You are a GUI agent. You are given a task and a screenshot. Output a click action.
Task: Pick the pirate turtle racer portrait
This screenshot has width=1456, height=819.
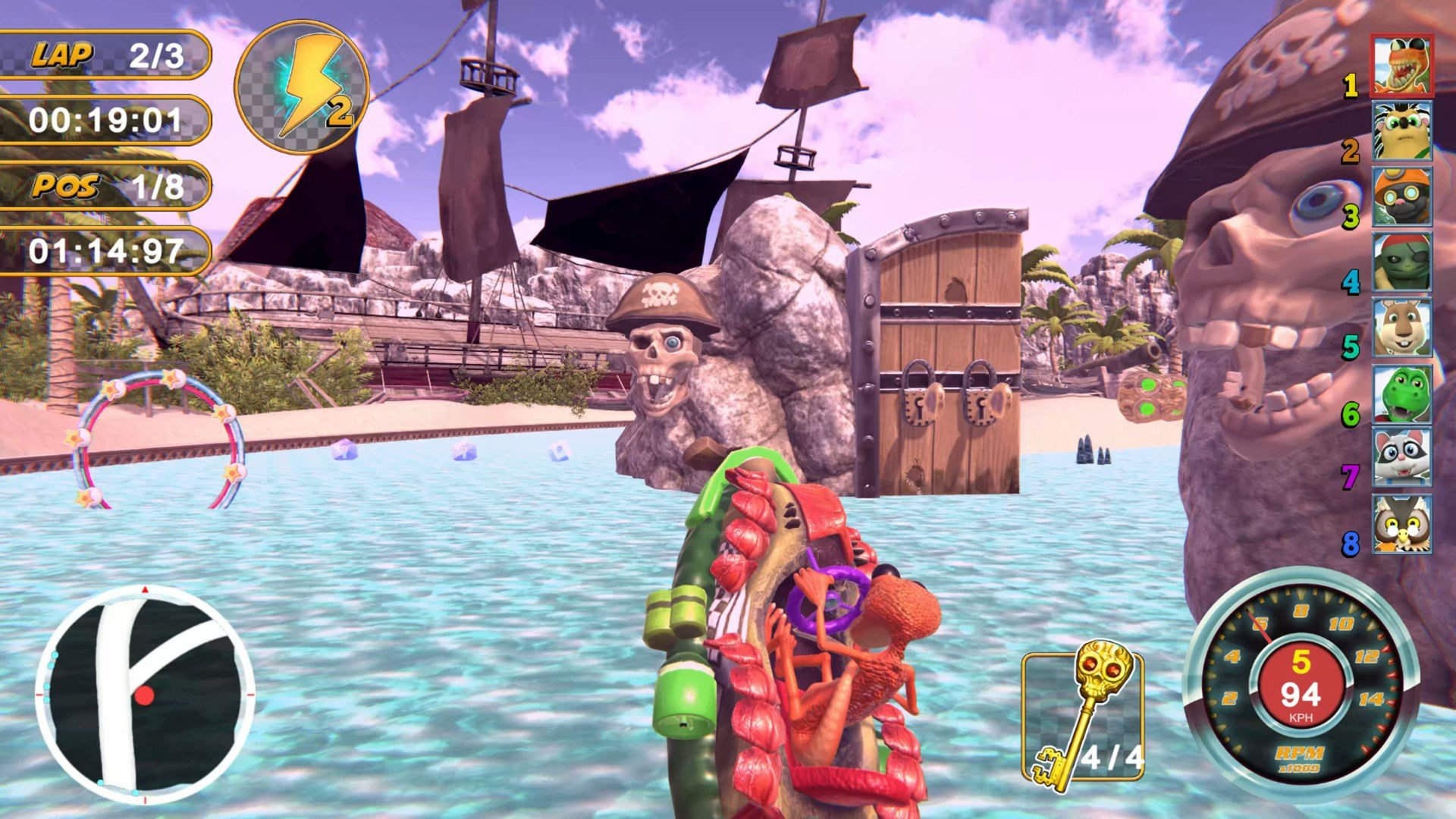tap(1401, 262)
